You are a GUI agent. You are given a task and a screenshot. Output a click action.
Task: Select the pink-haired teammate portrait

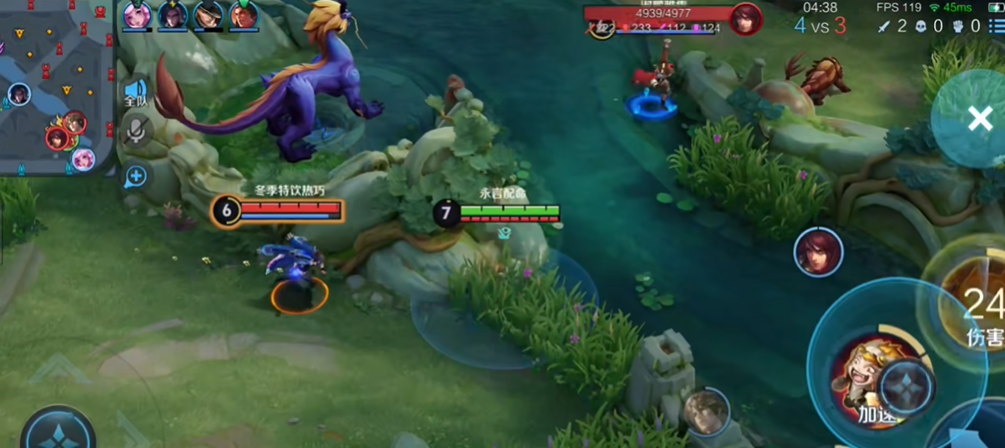[x=137, y=15]
